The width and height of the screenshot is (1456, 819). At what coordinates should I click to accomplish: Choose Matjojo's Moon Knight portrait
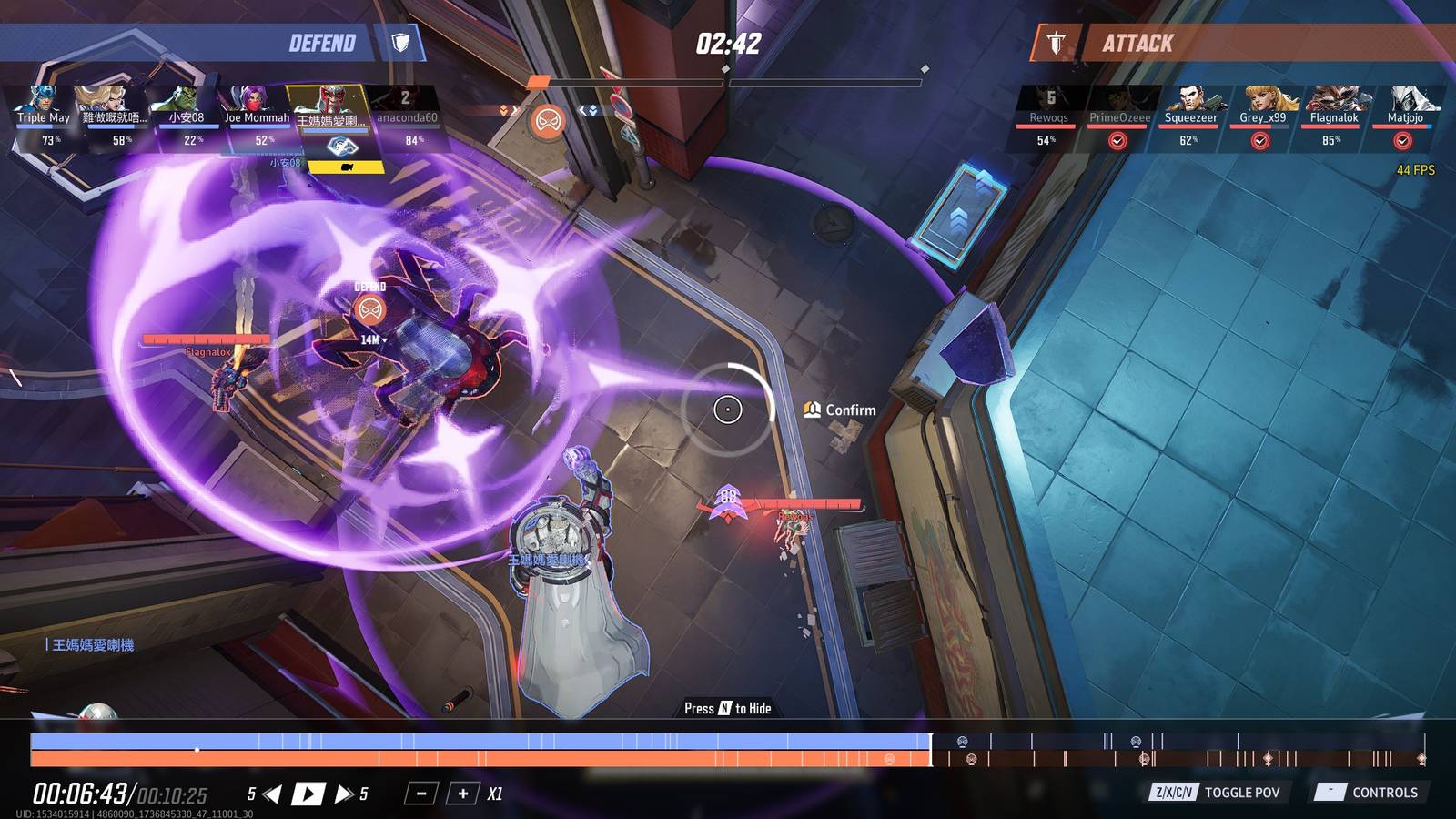click(1405, 106)
